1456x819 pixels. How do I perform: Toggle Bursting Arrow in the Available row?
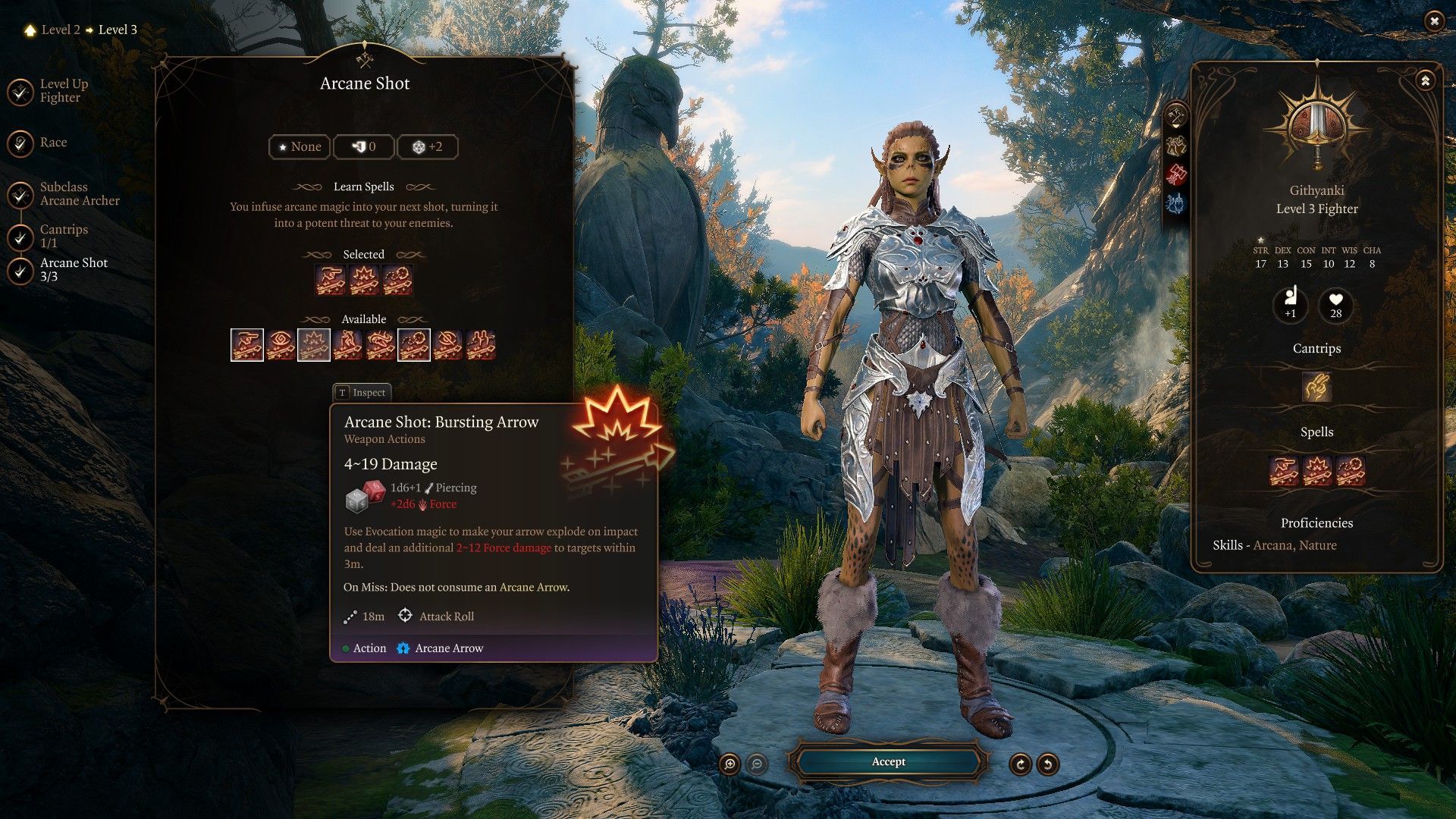click(314, 345)
